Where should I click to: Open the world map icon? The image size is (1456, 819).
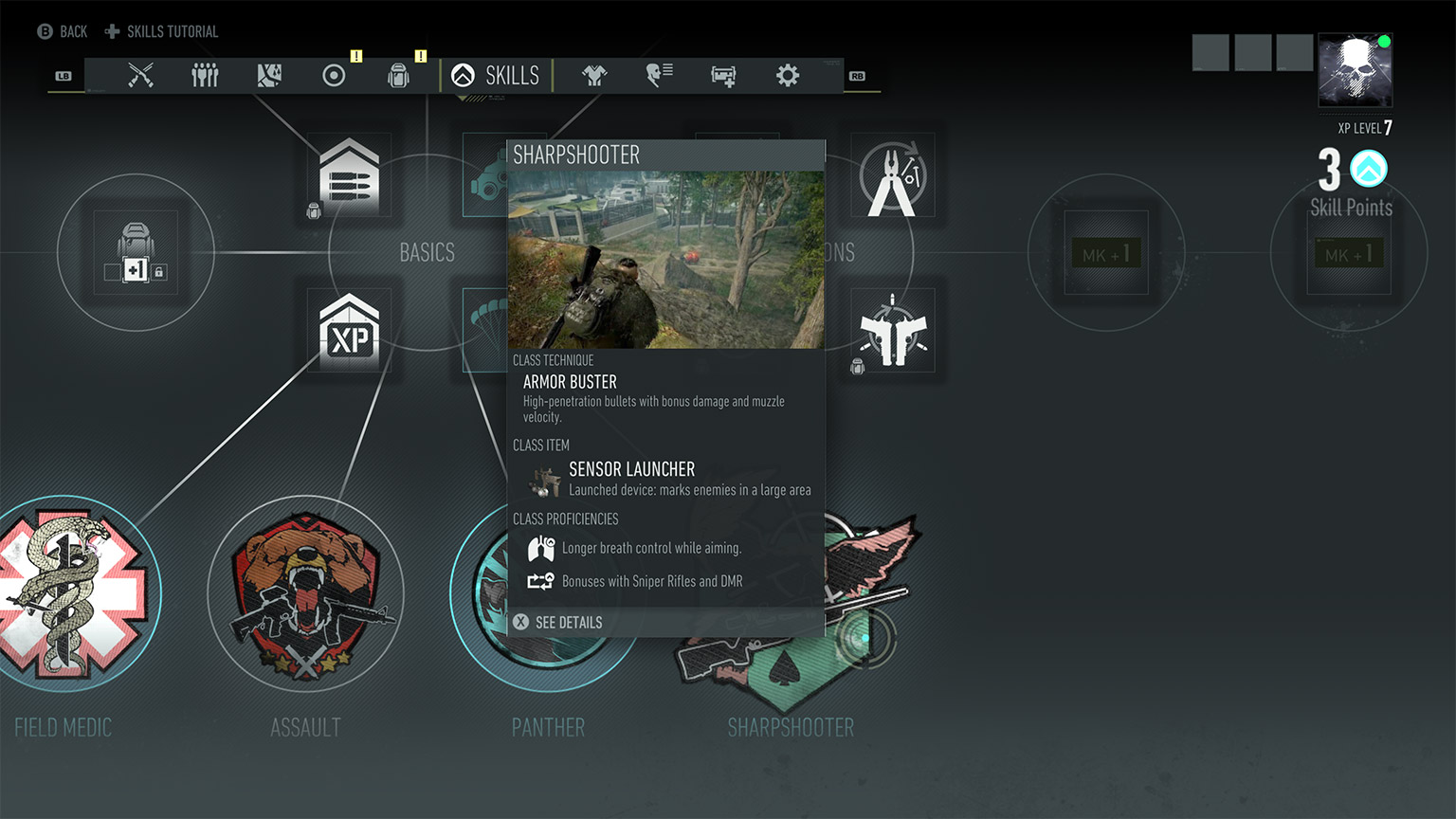point(269,75)
